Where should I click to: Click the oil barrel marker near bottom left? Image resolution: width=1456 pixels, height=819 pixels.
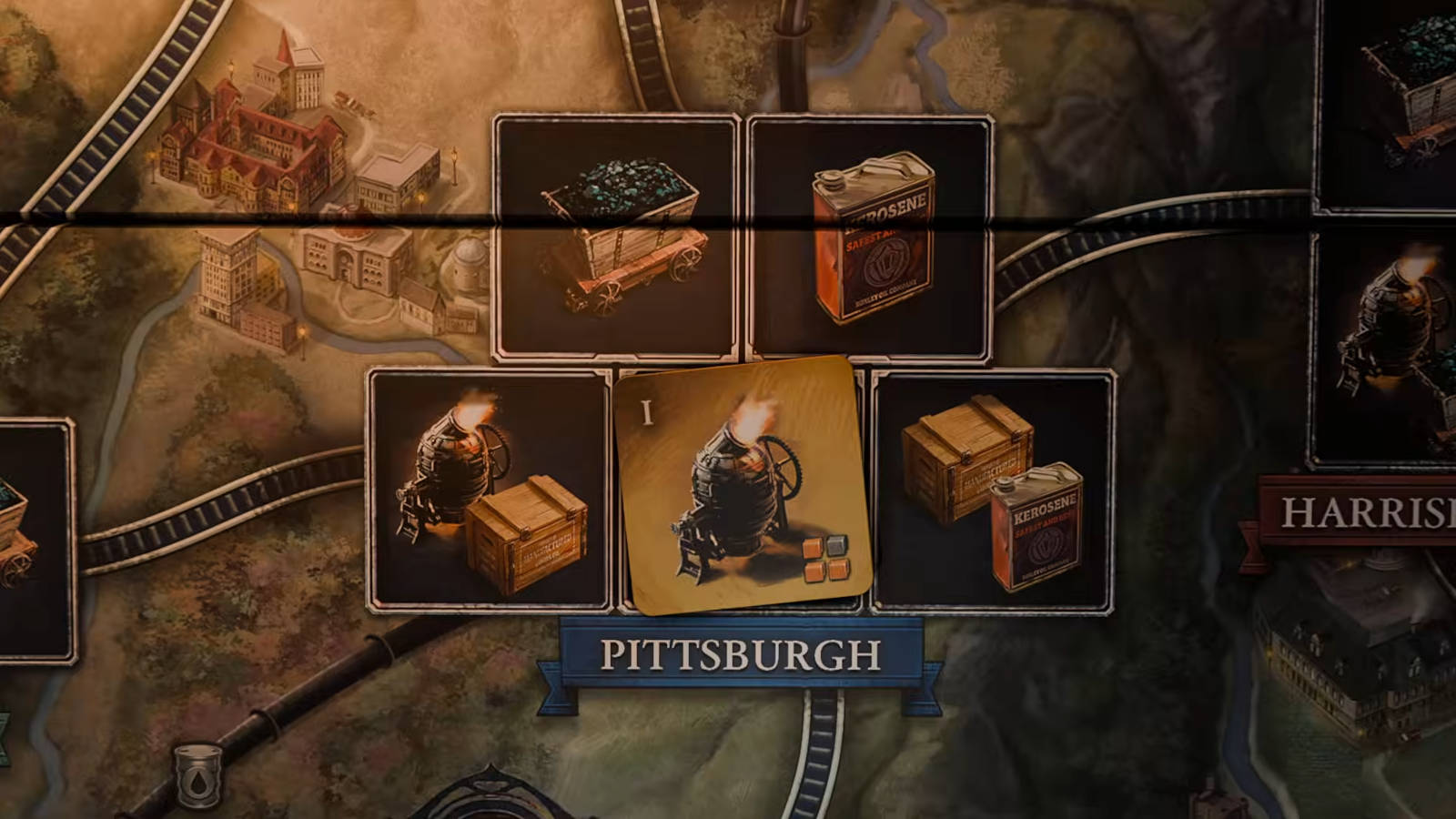[x=198, y=776]
